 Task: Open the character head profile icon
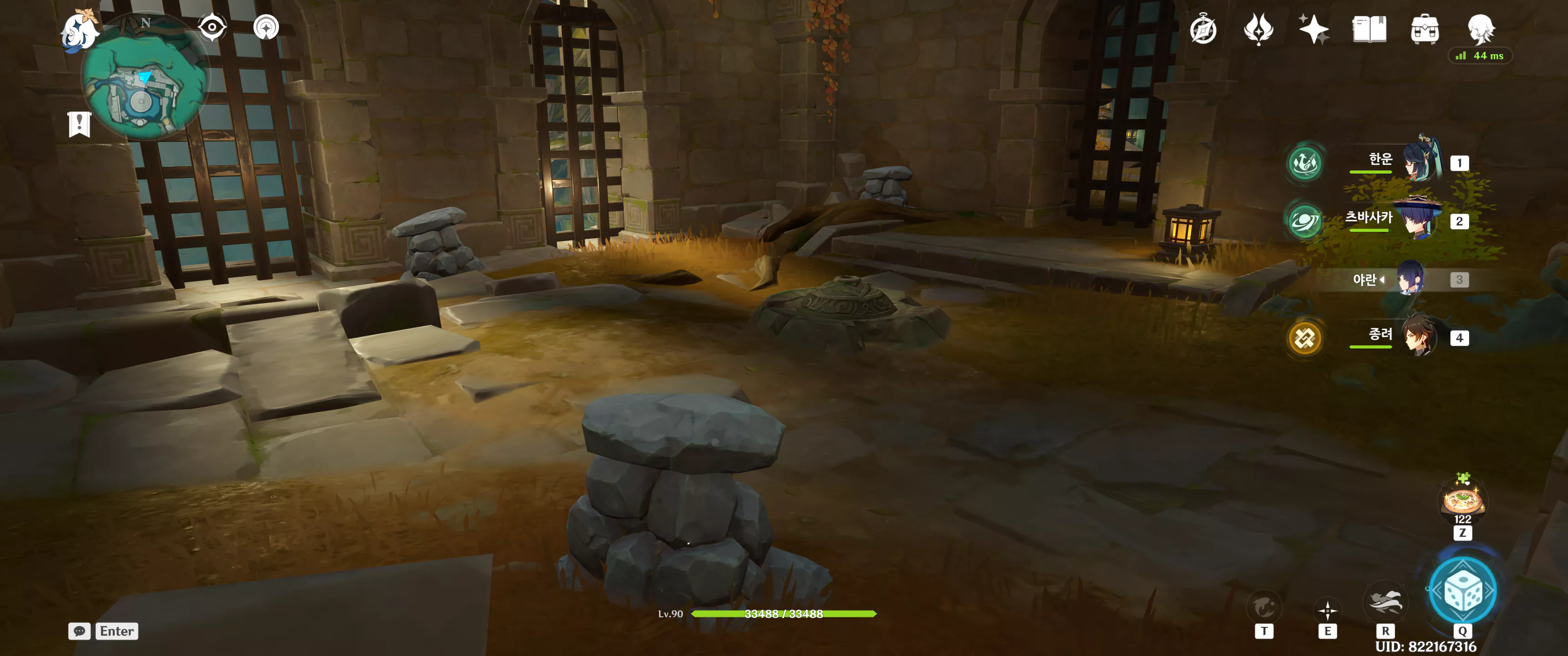[x=1480, y=29]
